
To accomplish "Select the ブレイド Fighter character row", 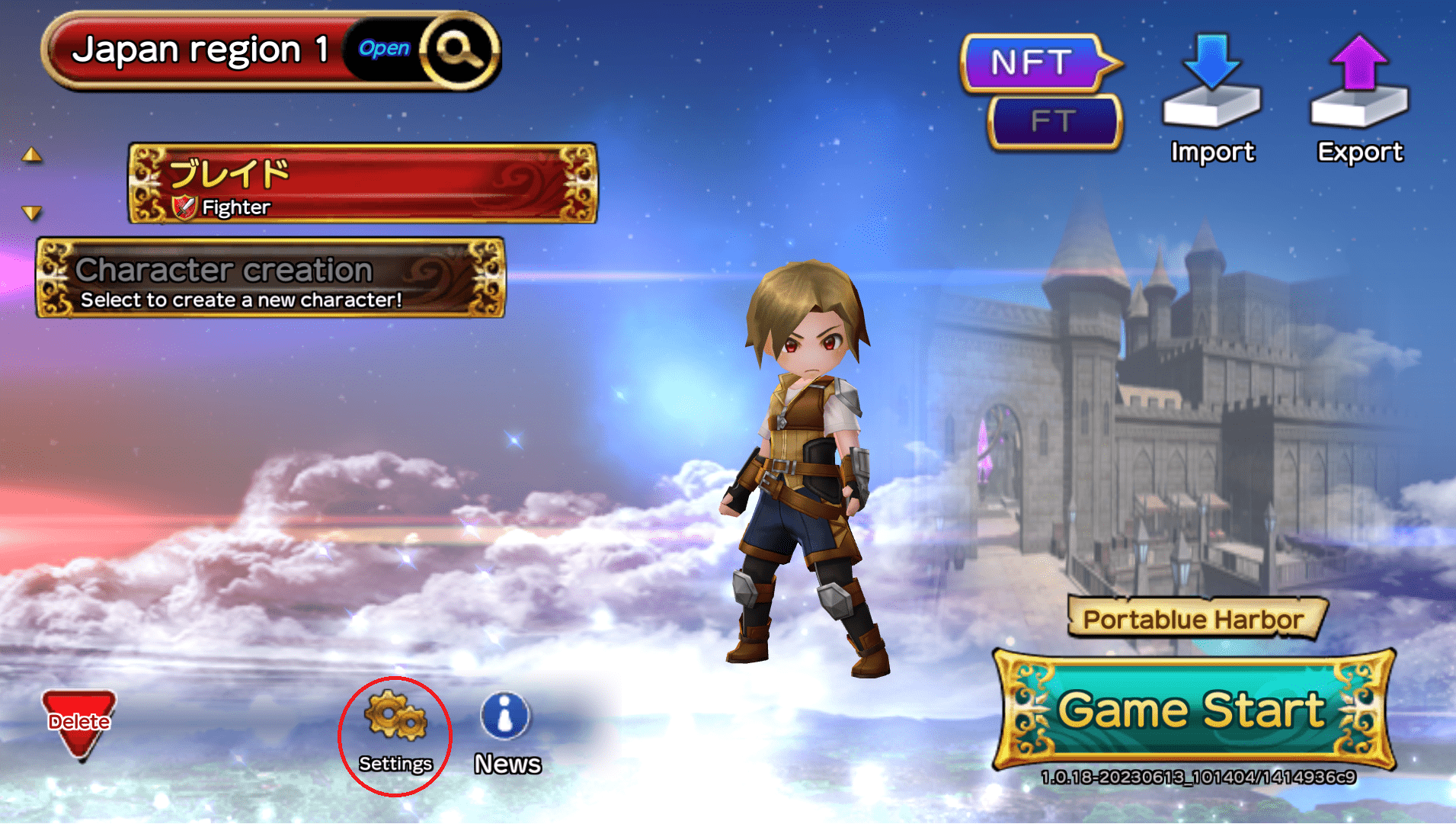I will tap(362, 184).
